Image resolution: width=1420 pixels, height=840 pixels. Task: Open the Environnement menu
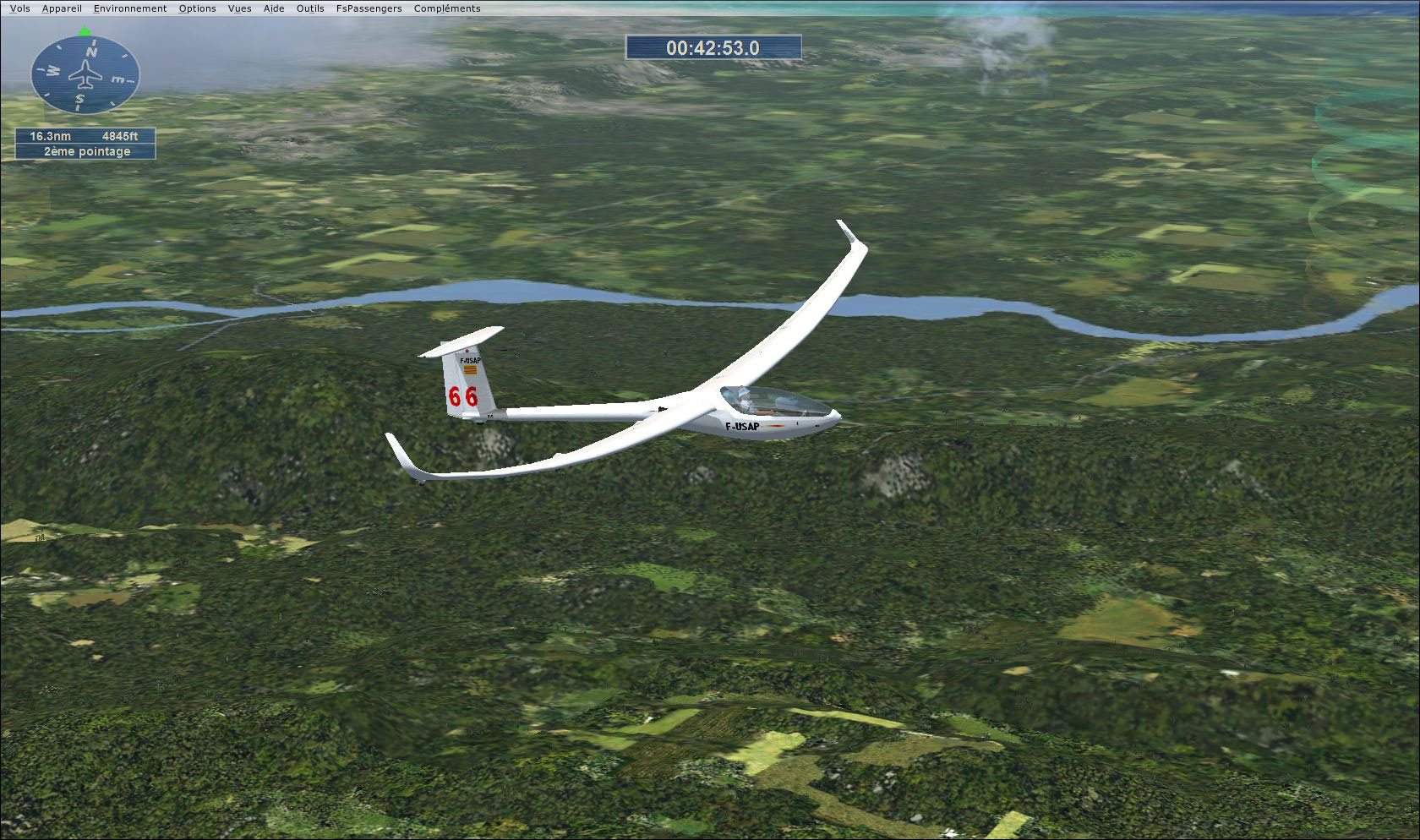pyautogui.click(x=129, y=8)
